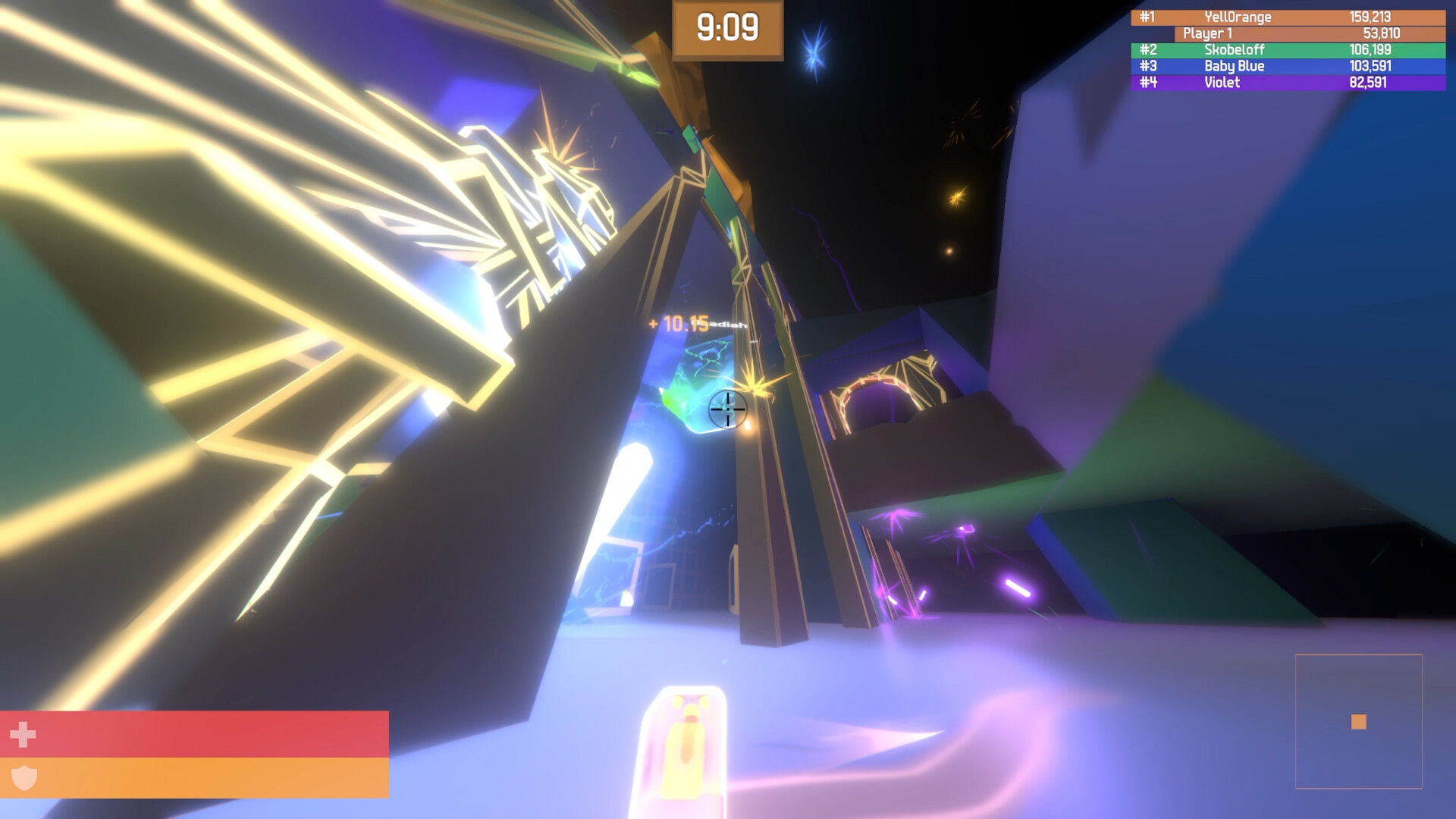The width and height of the screenshot is (1456, 819).
Task: Click the crosshair reticle at screen center
Action: 728,410
